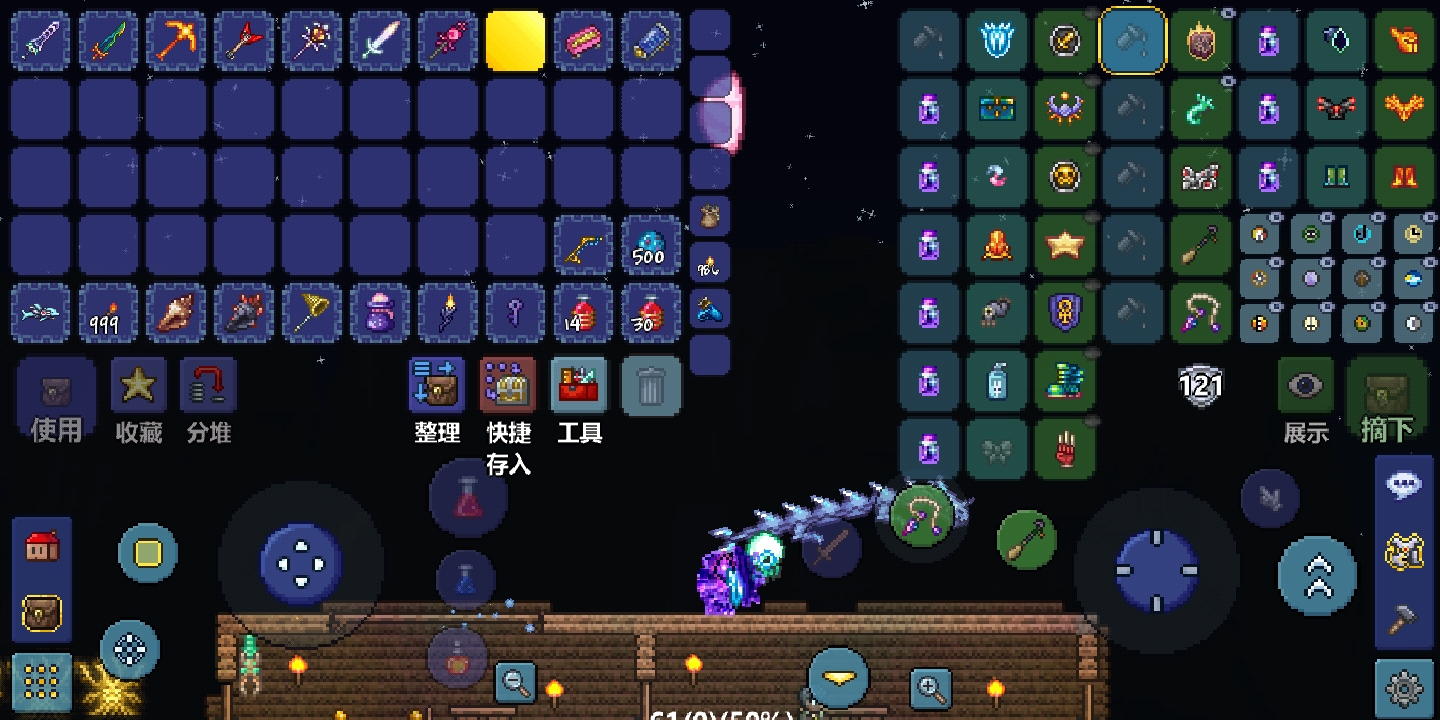Image resolution: width=1440 pixels, height=720 pixels.
Task: Open the 工具 toolbox button
Action: [579, 387]
